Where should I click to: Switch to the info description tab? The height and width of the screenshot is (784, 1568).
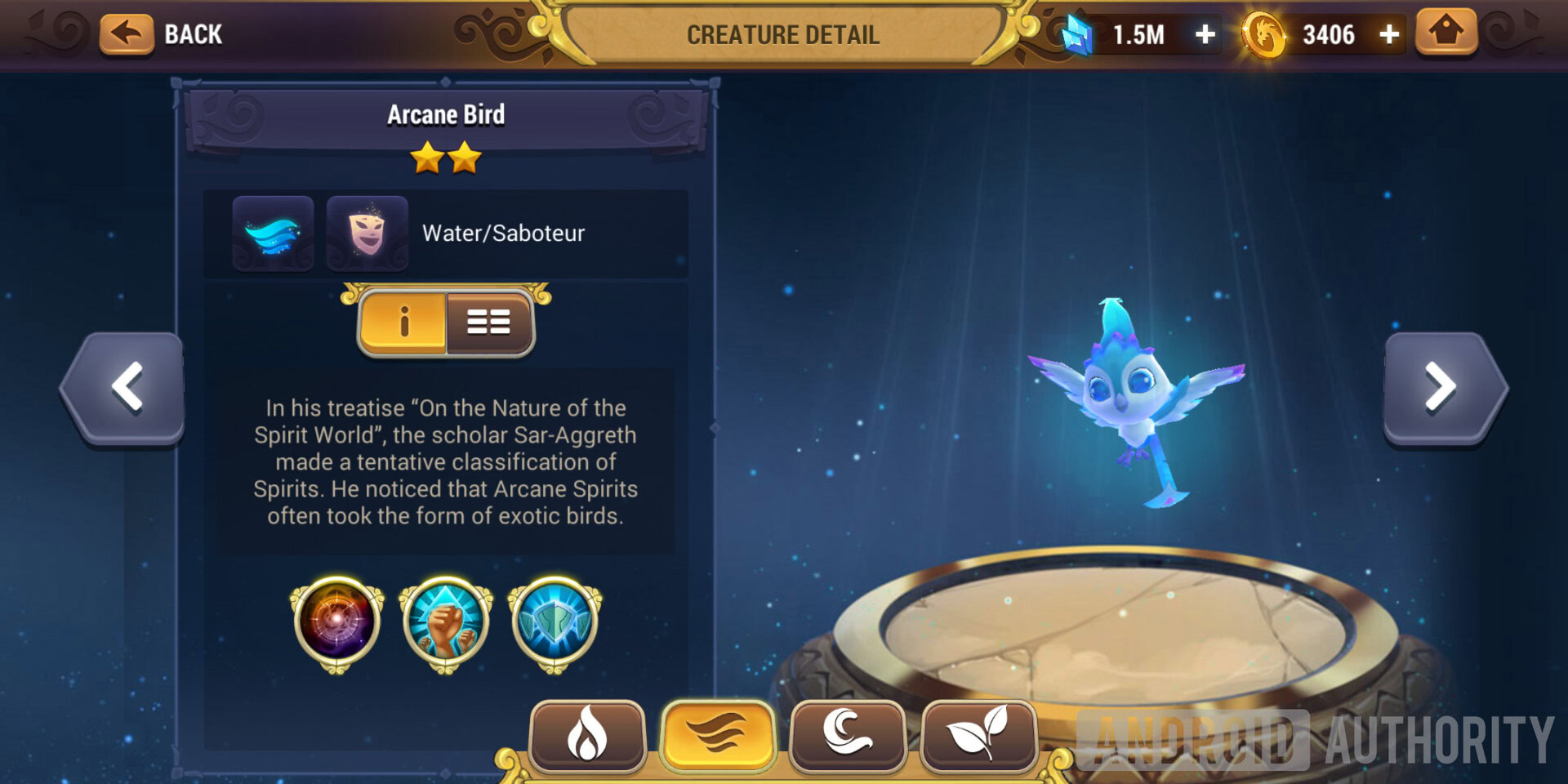403,323
